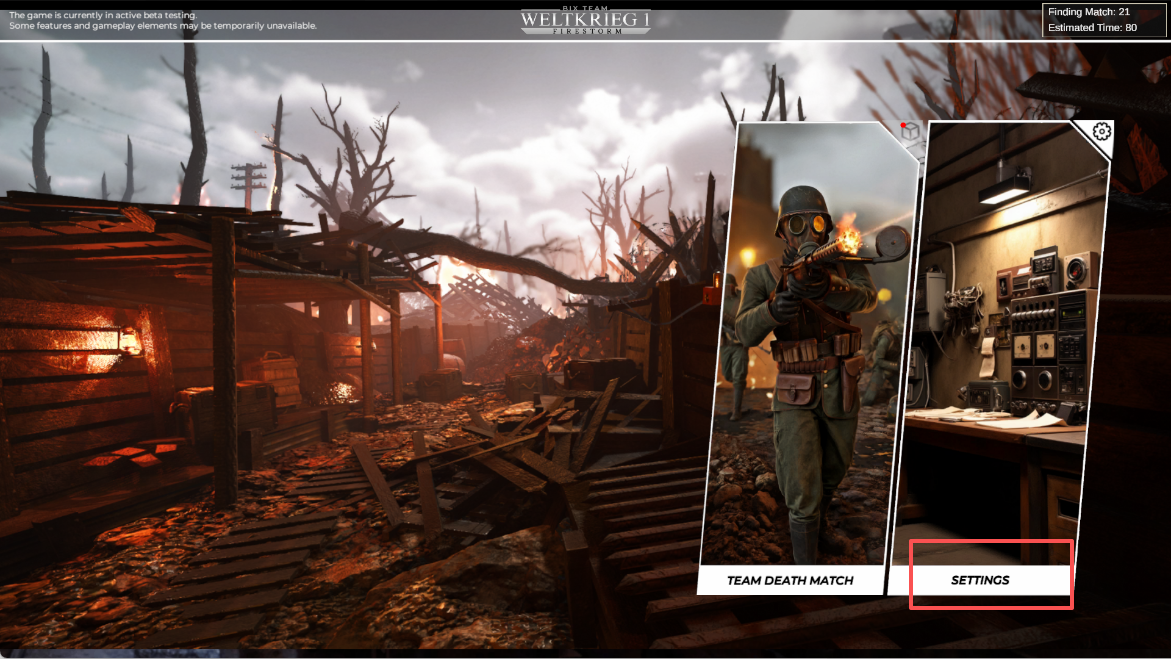Click the cube icon with red notification dot

click(x=910, y=134)
